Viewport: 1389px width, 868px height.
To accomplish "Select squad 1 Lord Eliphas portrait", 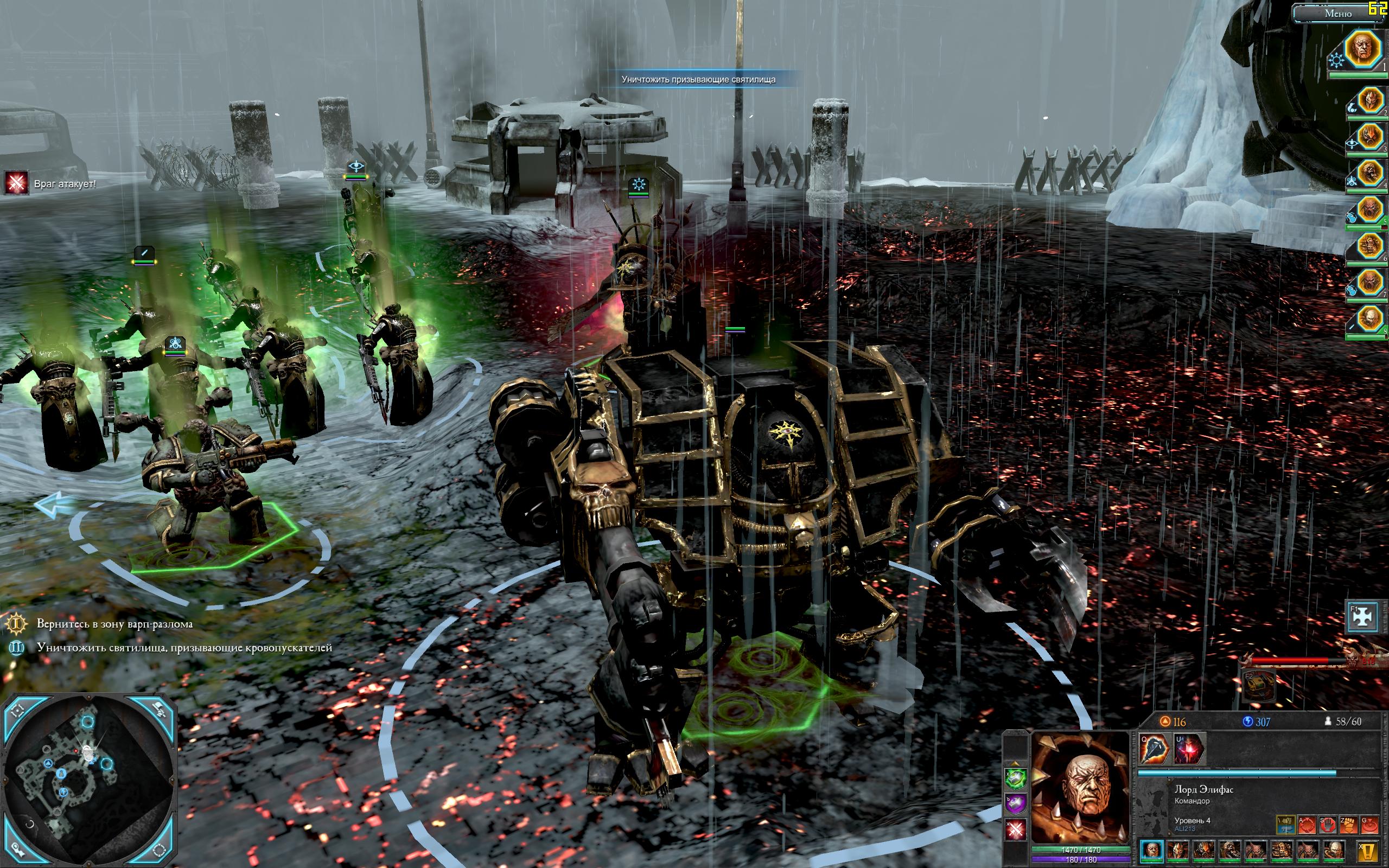I will pyautogui.click(x=1369, y=49).
